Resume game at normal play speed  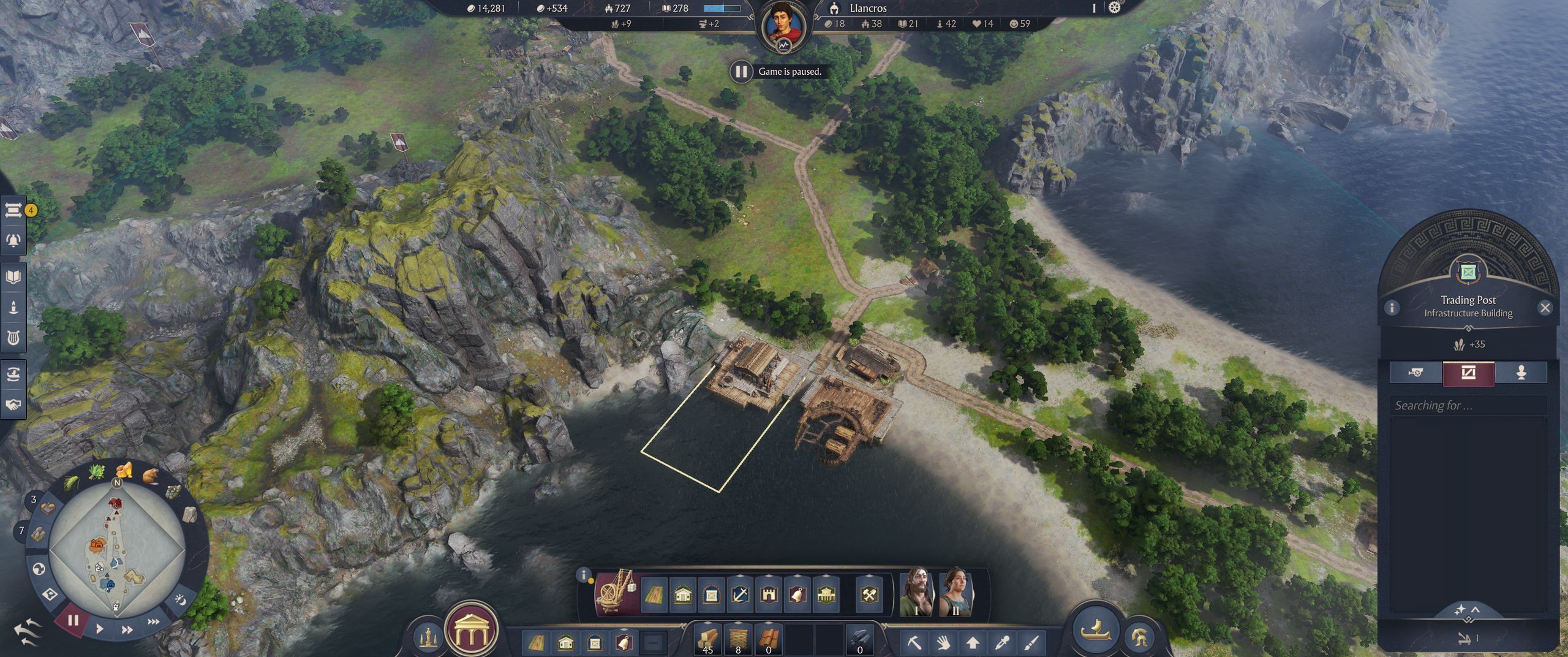pyautogui.click(x=100, y=628)
